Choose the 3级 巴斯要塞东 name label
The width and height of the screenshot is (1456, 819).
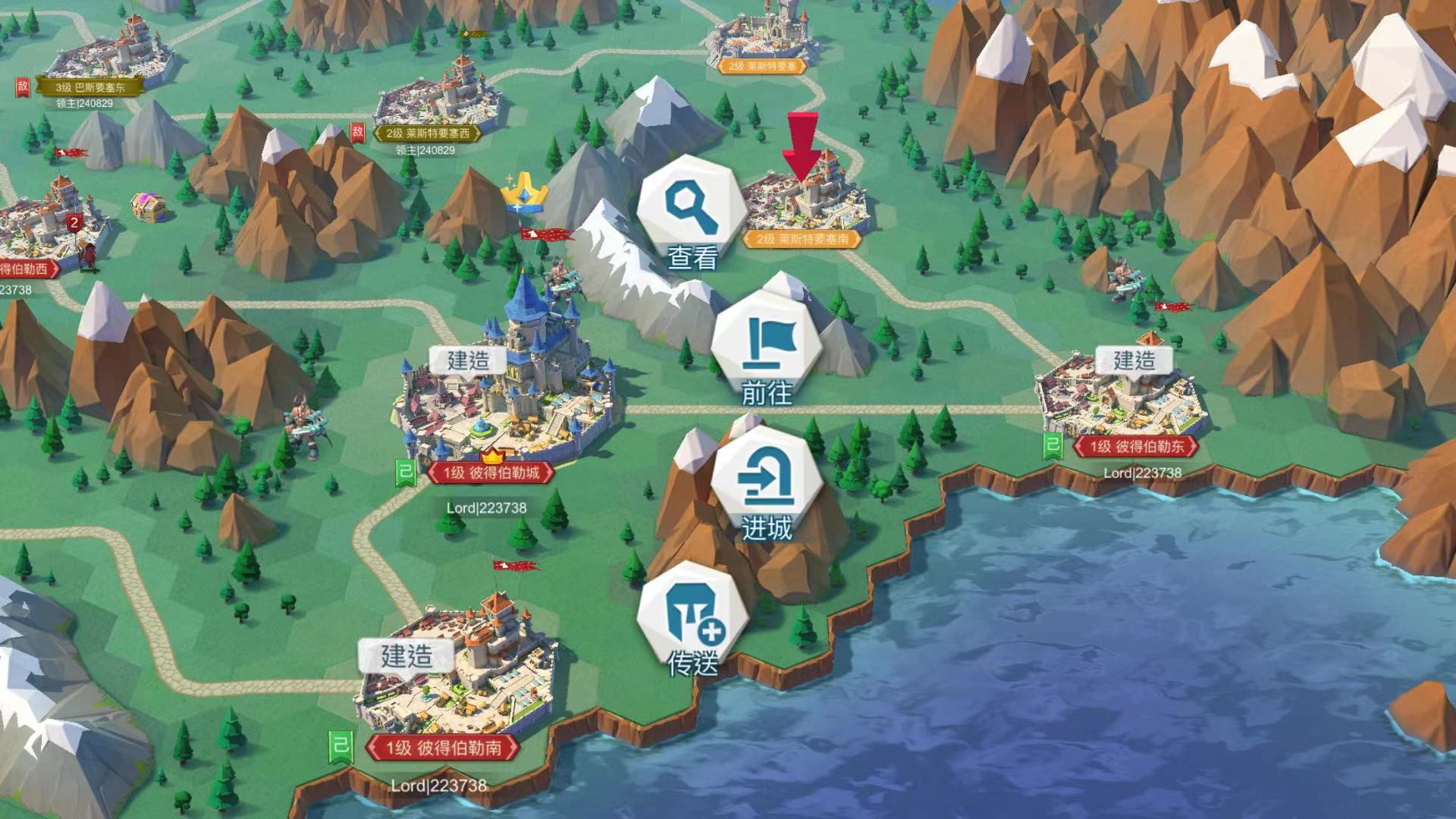pyautogui.click(x=89, y=87)
